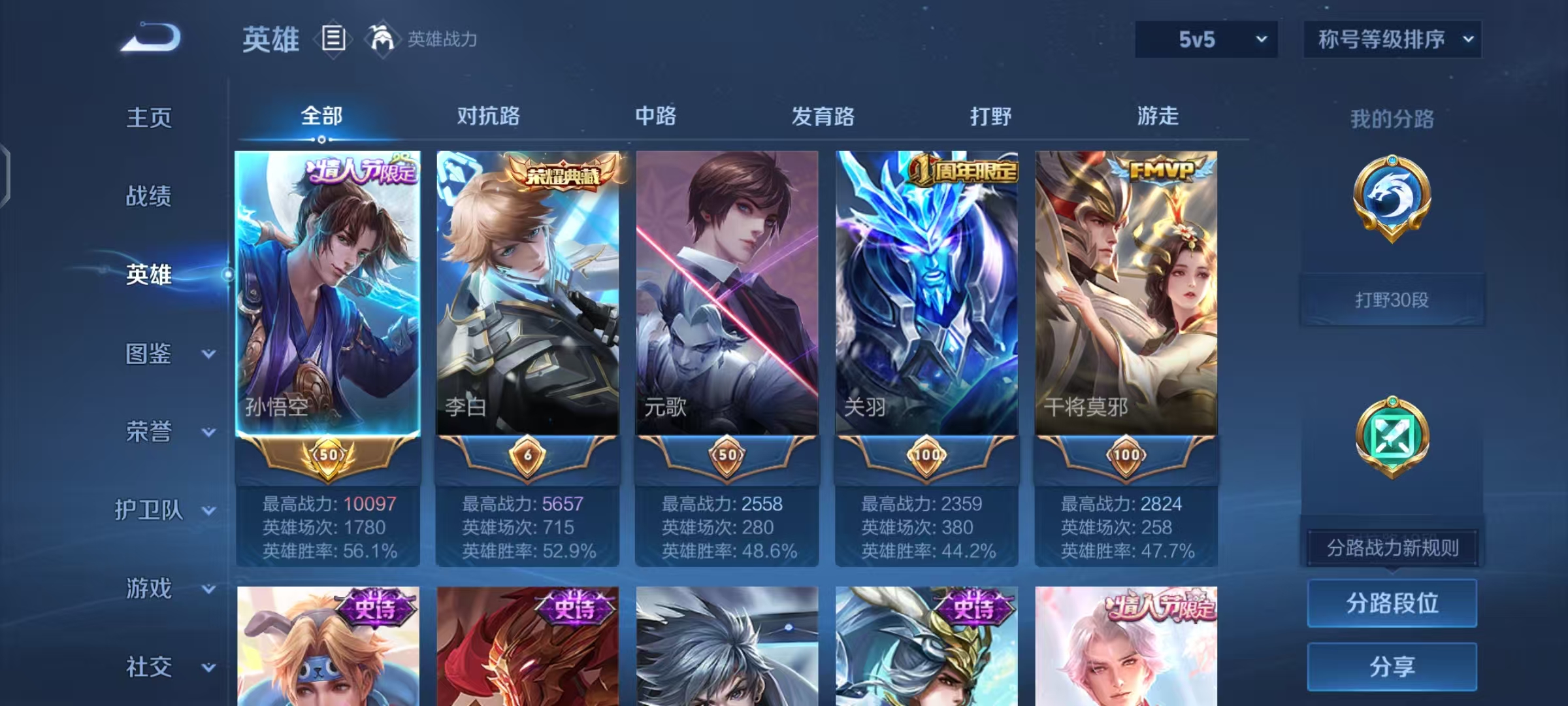Open the 5v5 mode dropdown
This screenshot has height=706, width=1568.
[x=1205, y=39]
